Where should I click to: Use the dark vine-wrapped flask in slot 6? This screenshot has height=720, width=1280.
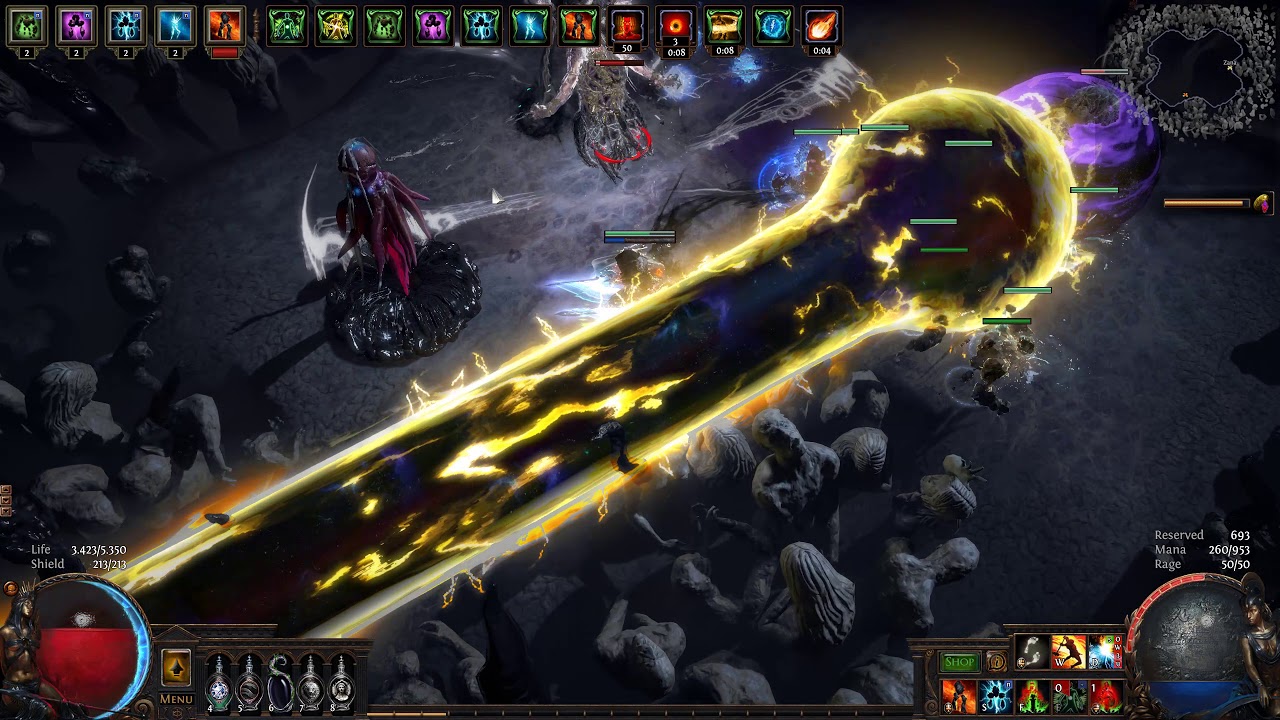click(x=280, y=683)
